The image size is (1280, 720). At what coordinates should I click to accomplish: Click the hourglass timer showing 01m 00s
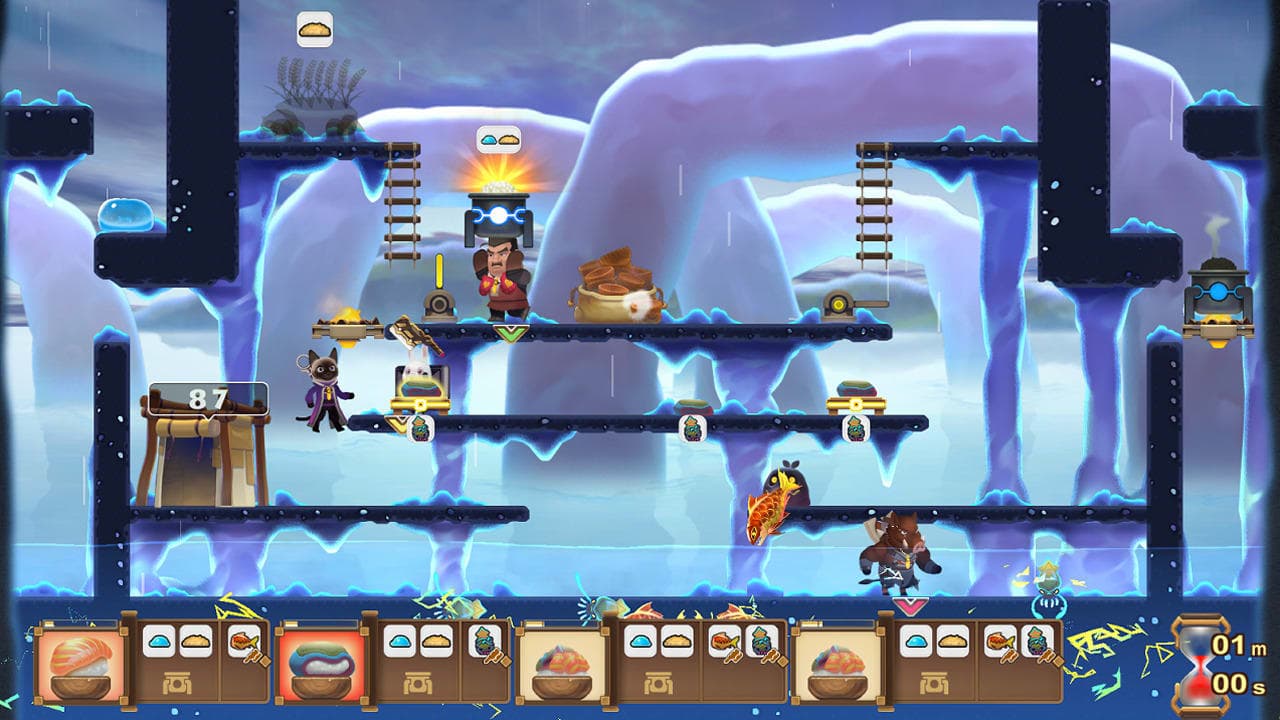[x=1201, y=662]
